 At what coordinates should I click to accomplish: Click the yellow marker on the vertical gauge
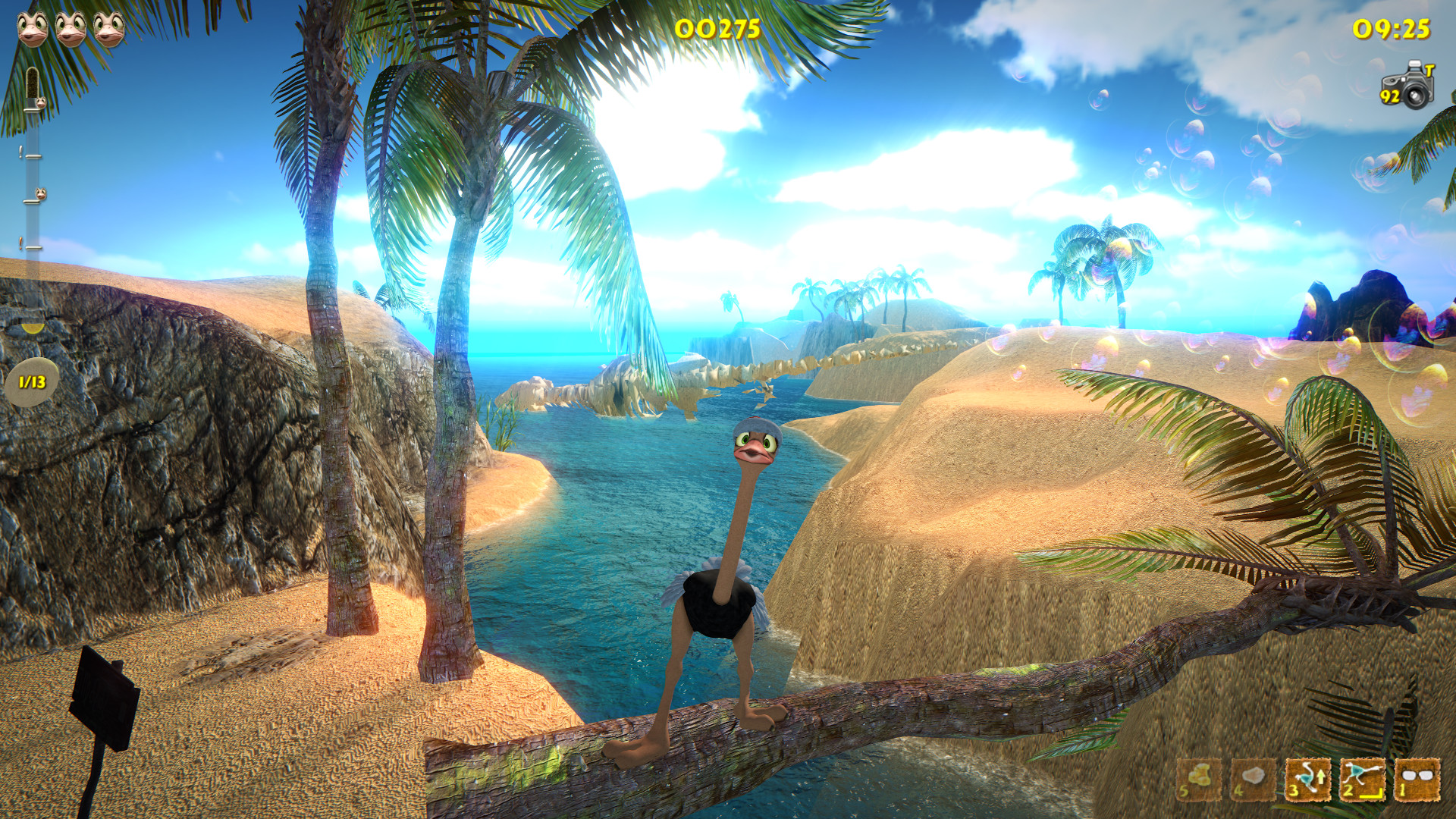tap(31, 328)
